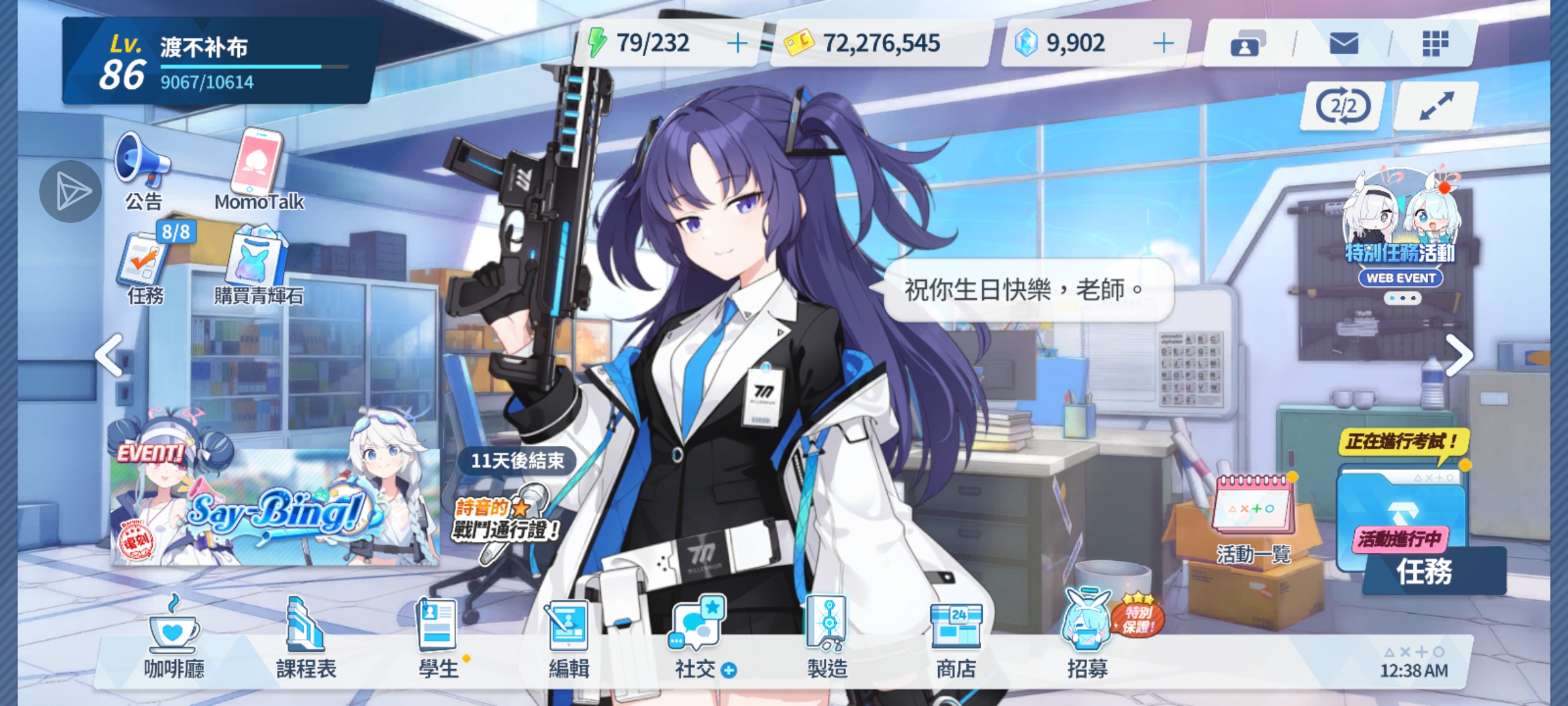Tap the plus to restore AP
This screenshot has height=706, width=1568.
click(x=737, y=43)
